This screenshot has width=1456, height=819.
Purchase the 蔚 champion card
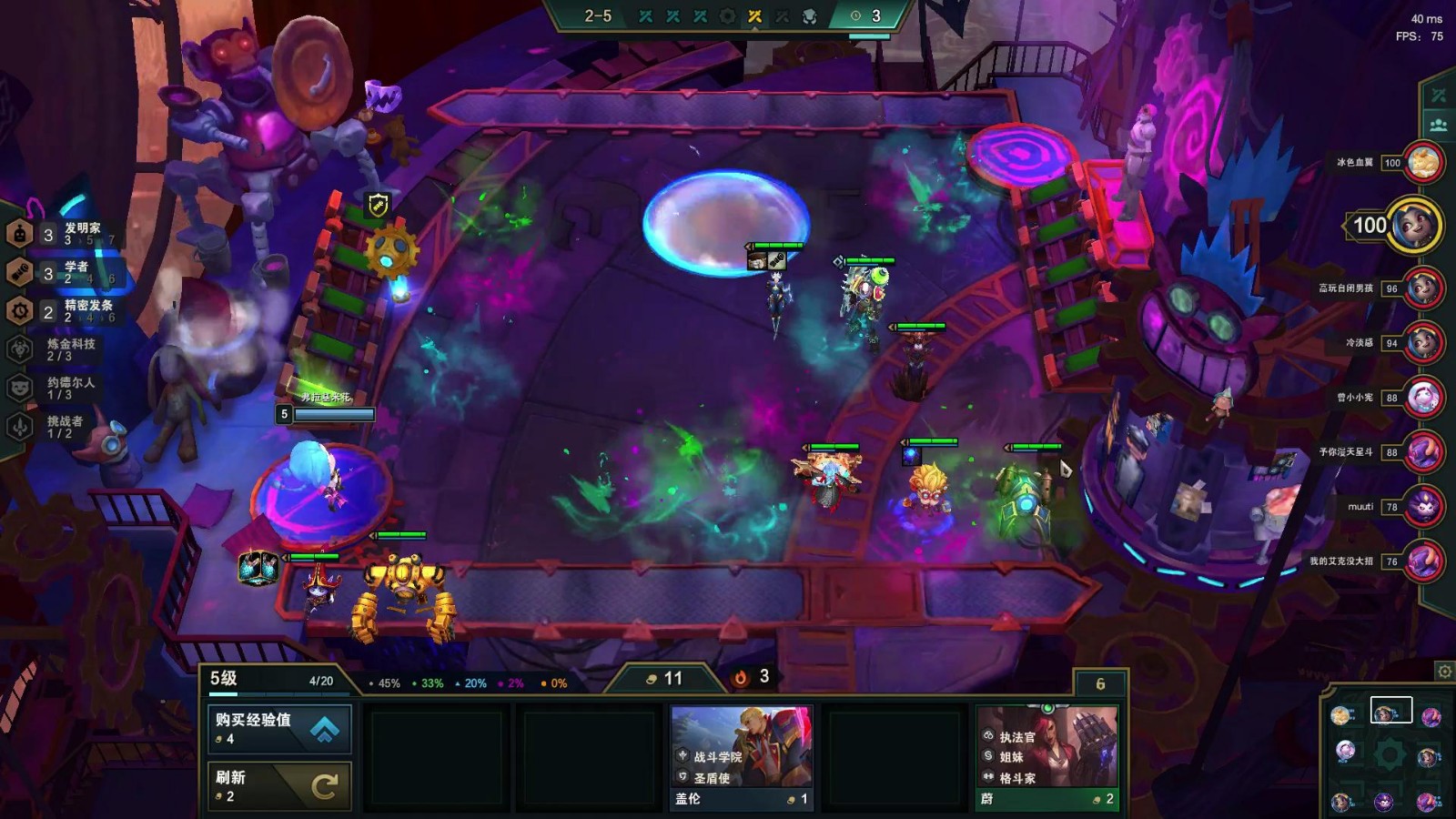pyautogui.click(x=1046, y=758)
